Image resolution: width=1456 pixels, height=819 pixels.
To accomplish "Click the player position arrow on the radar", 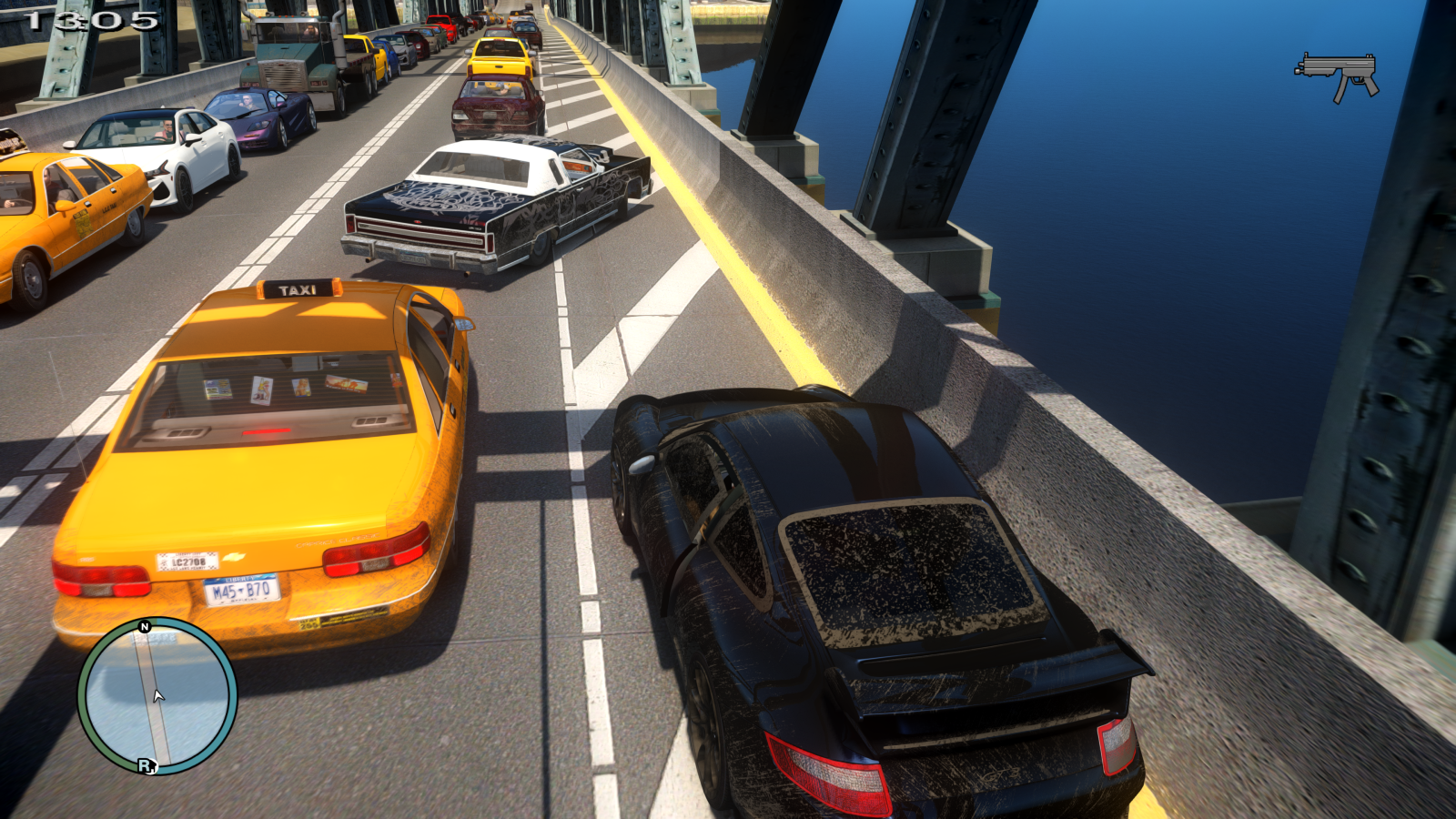I will tap(157, 696).
